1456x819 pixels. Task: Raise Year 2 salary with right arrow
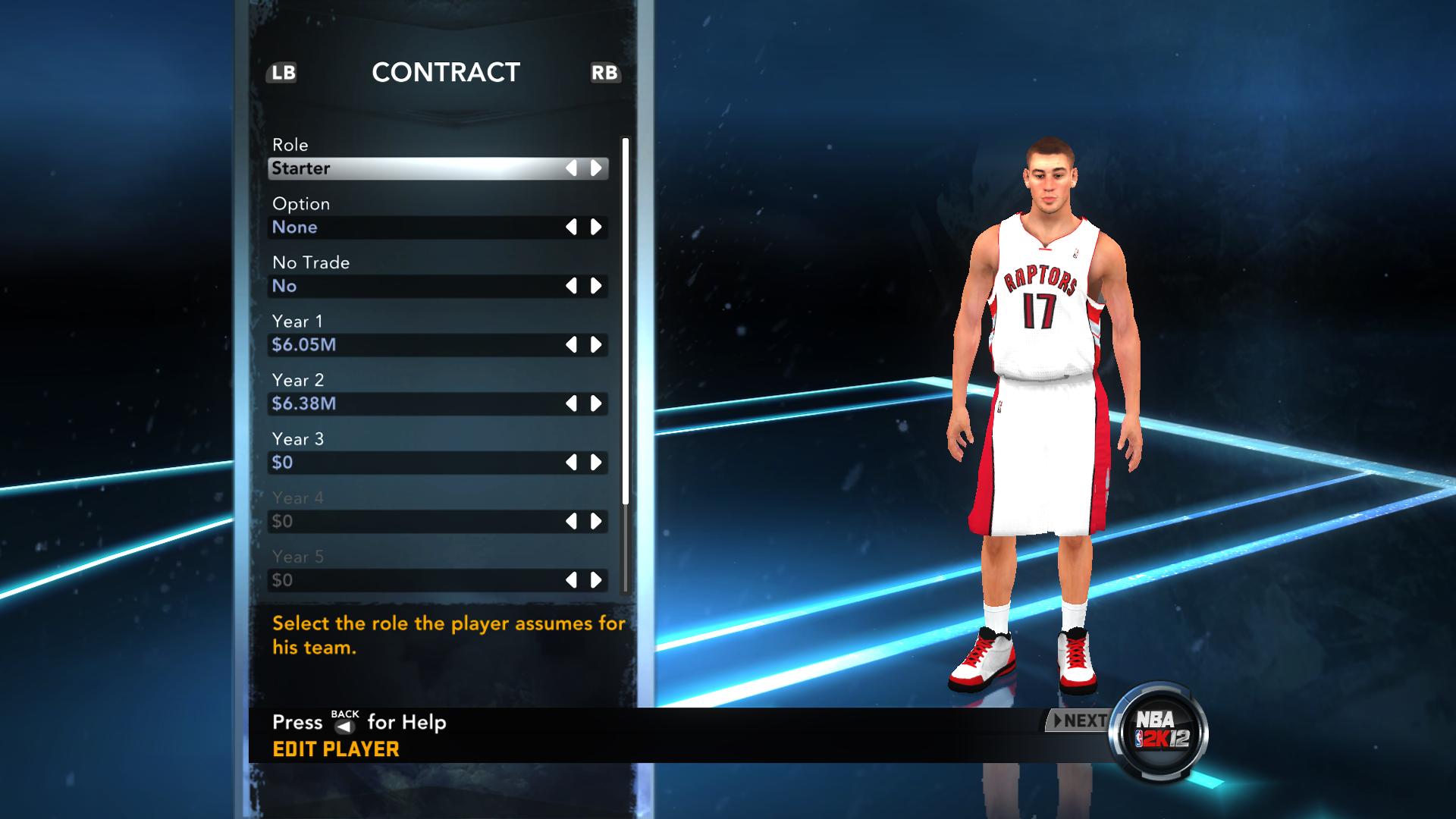(596, 403)
